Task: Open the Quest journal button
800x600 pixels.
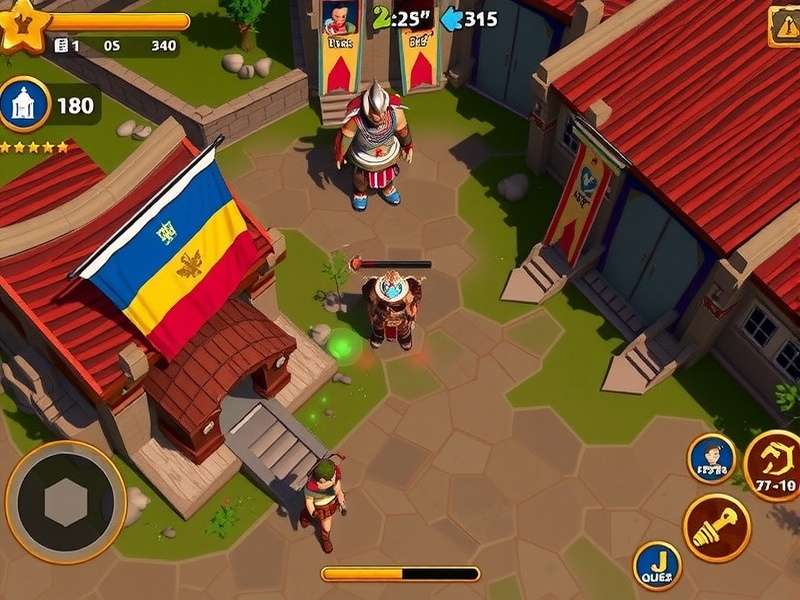Action: point(657,566)
